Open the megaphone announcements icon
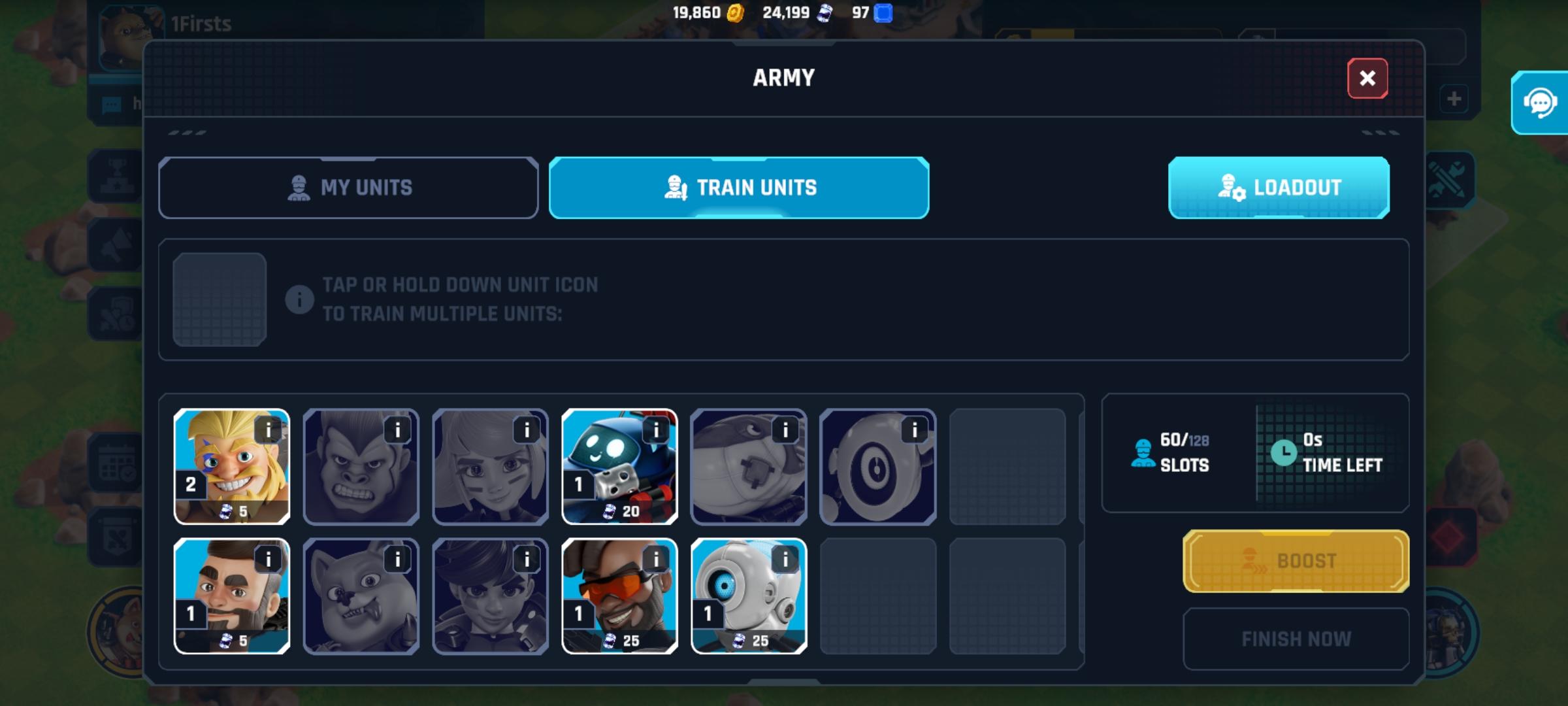 116,243
